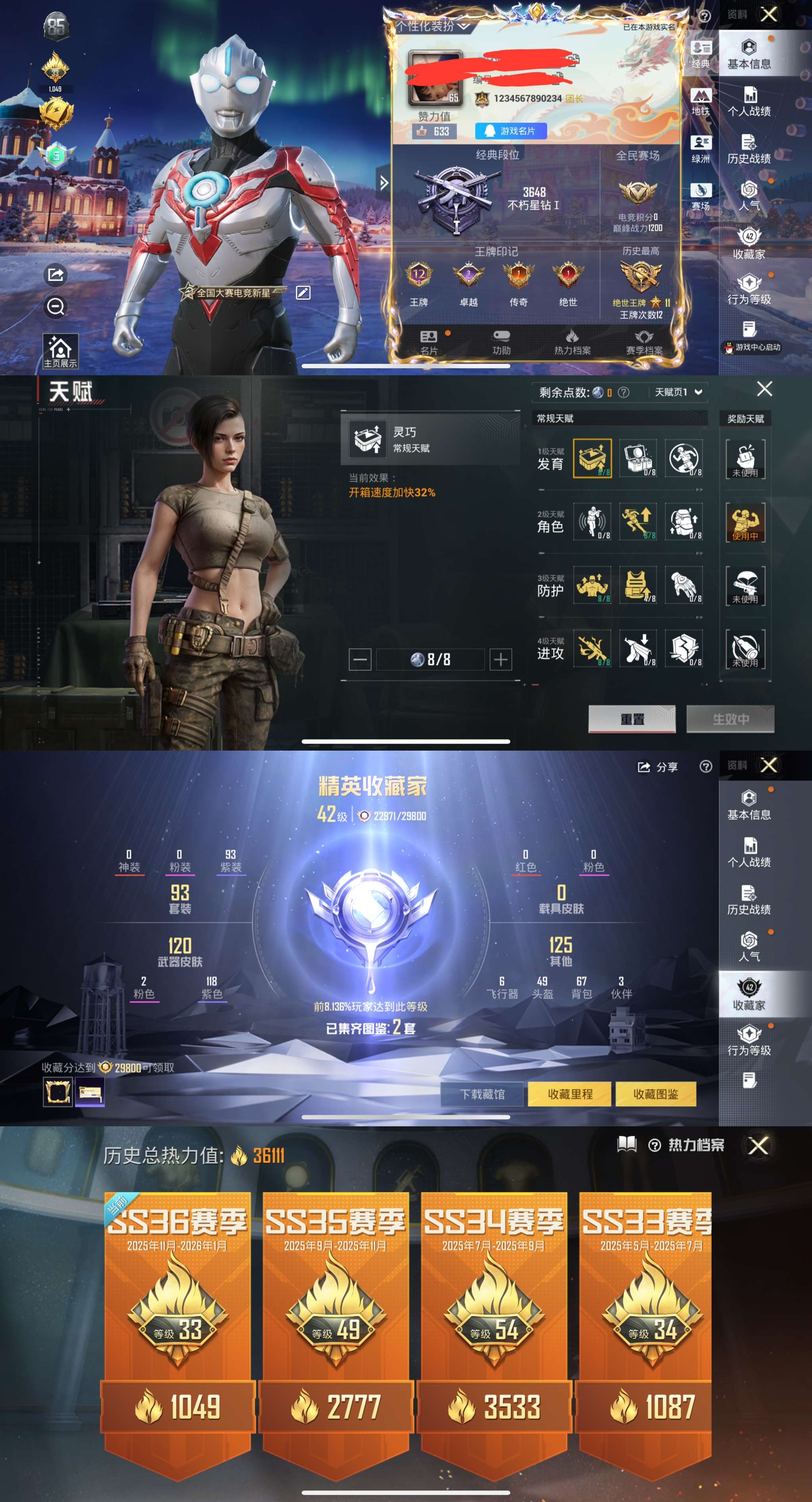Click the zoom-out magnifier icon
Image resolution: width=812 pixels, height=1502 pixels.
click(56, 307)
